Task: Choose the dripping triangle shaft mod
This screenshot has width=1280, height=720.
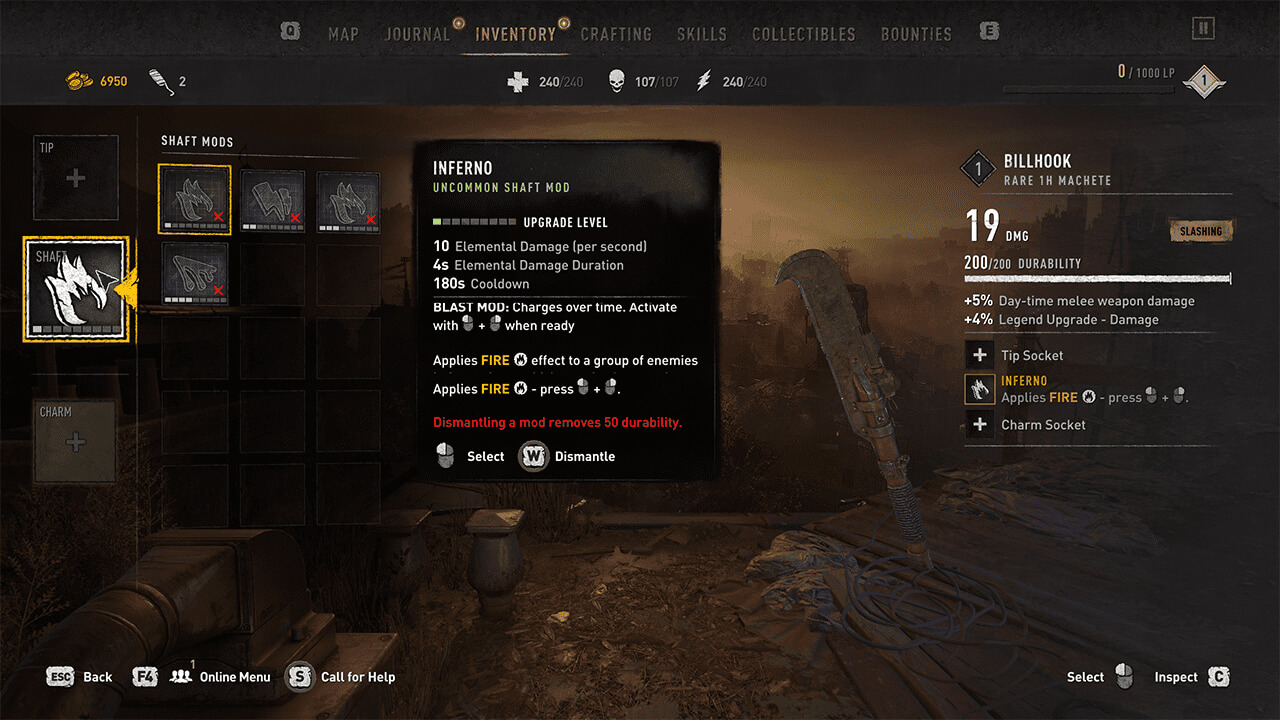Action: tap(195, 274)
